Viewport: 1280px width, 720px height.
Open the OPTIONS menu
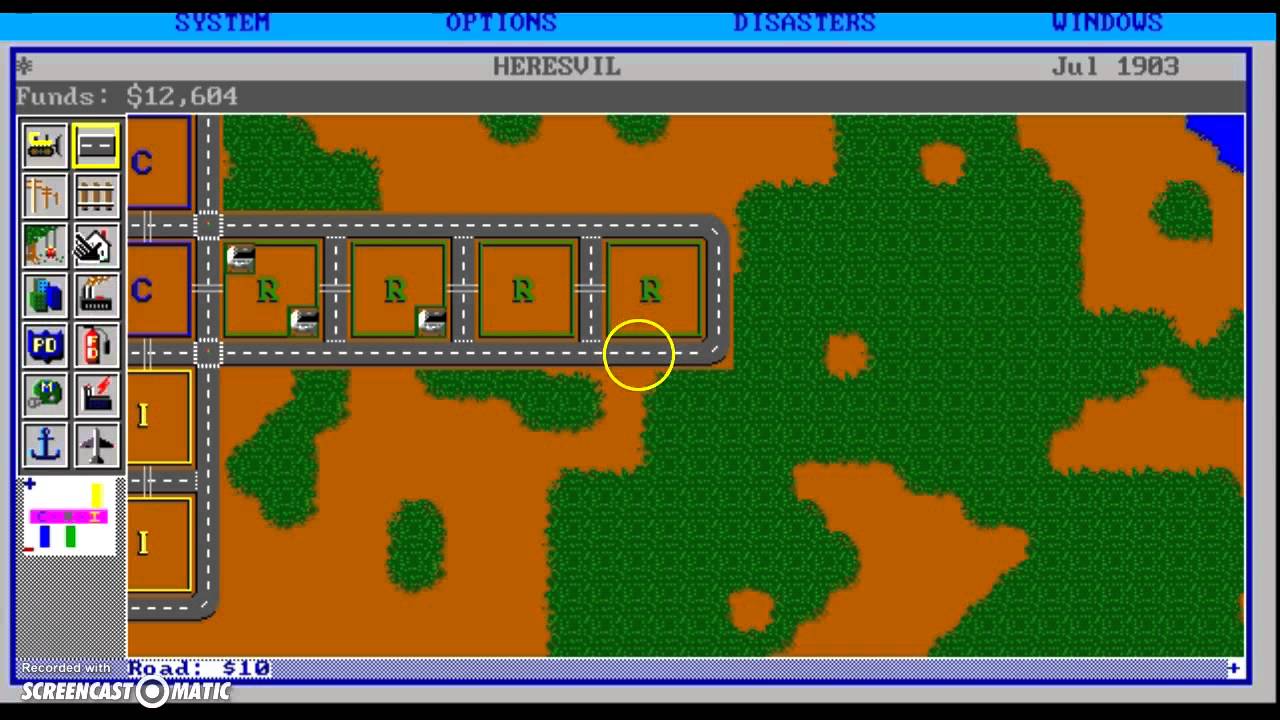501,22
